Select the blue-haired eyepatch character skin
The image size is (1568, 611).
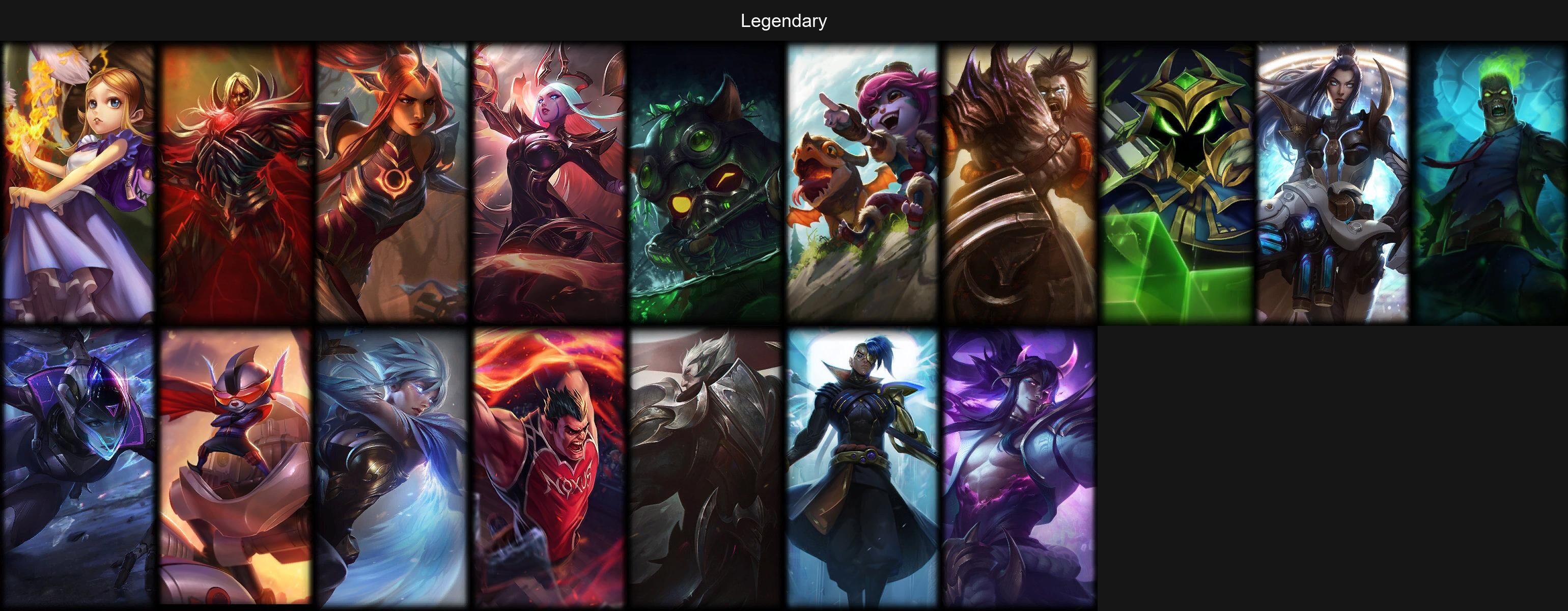click(862, 468)
